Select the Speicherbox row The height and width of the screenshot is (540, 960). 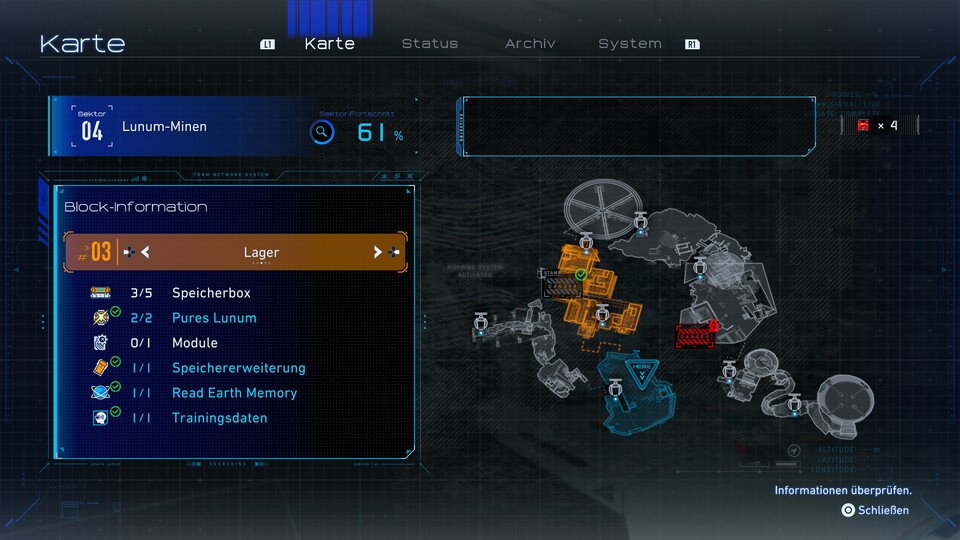[x=211, y=293]
